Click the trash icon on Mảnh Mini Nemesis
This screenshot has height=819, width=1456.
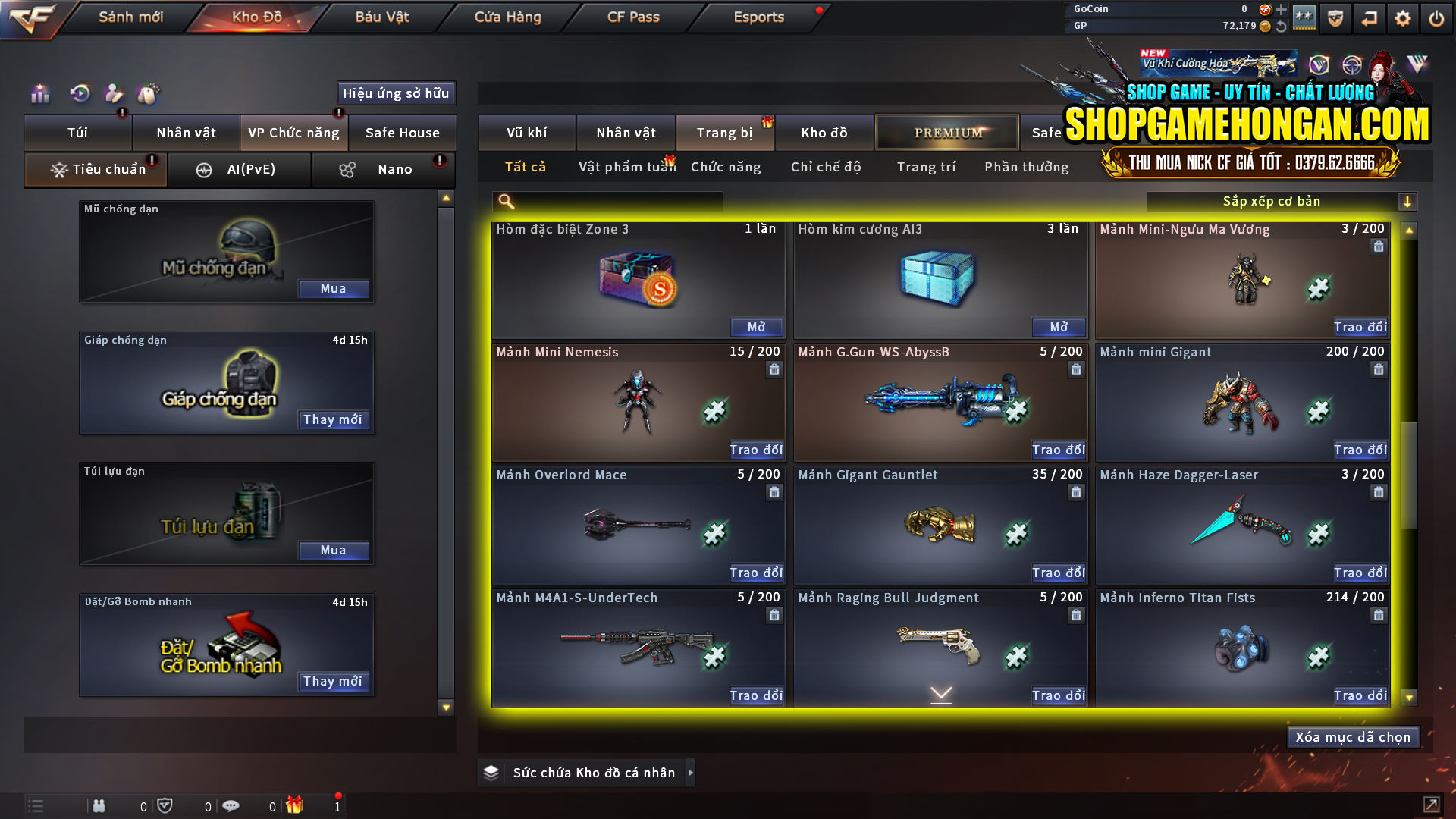pyautogui.click(x=774, y=369)
